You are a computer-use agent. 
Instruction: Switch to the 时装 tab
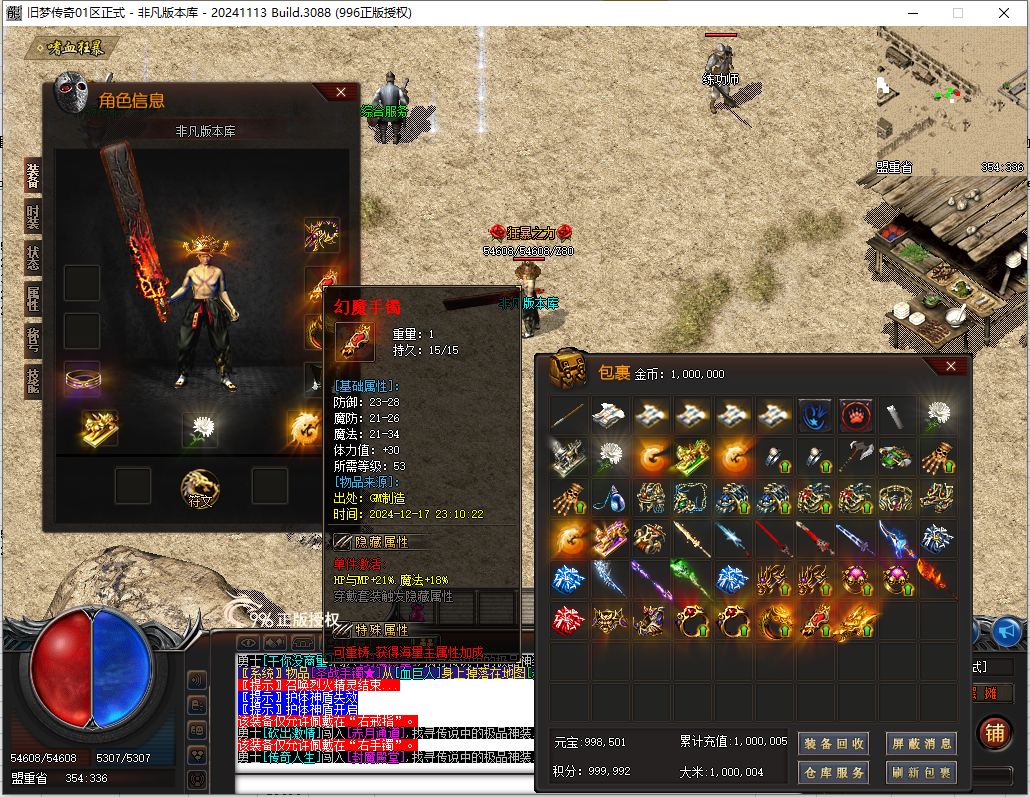33,216
